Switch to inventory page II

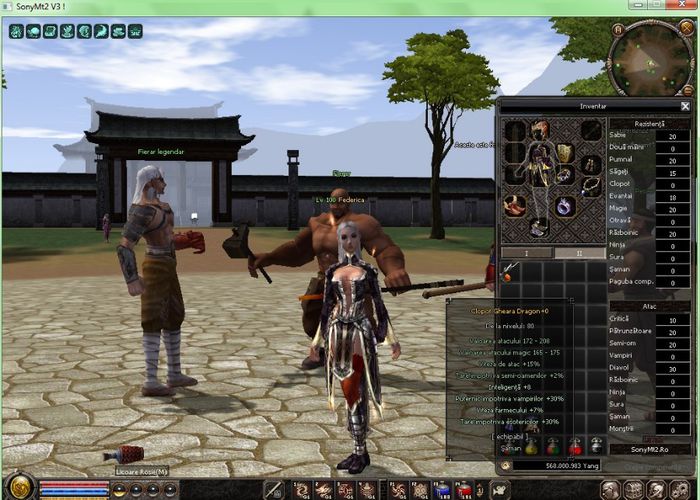pos(577,253)
